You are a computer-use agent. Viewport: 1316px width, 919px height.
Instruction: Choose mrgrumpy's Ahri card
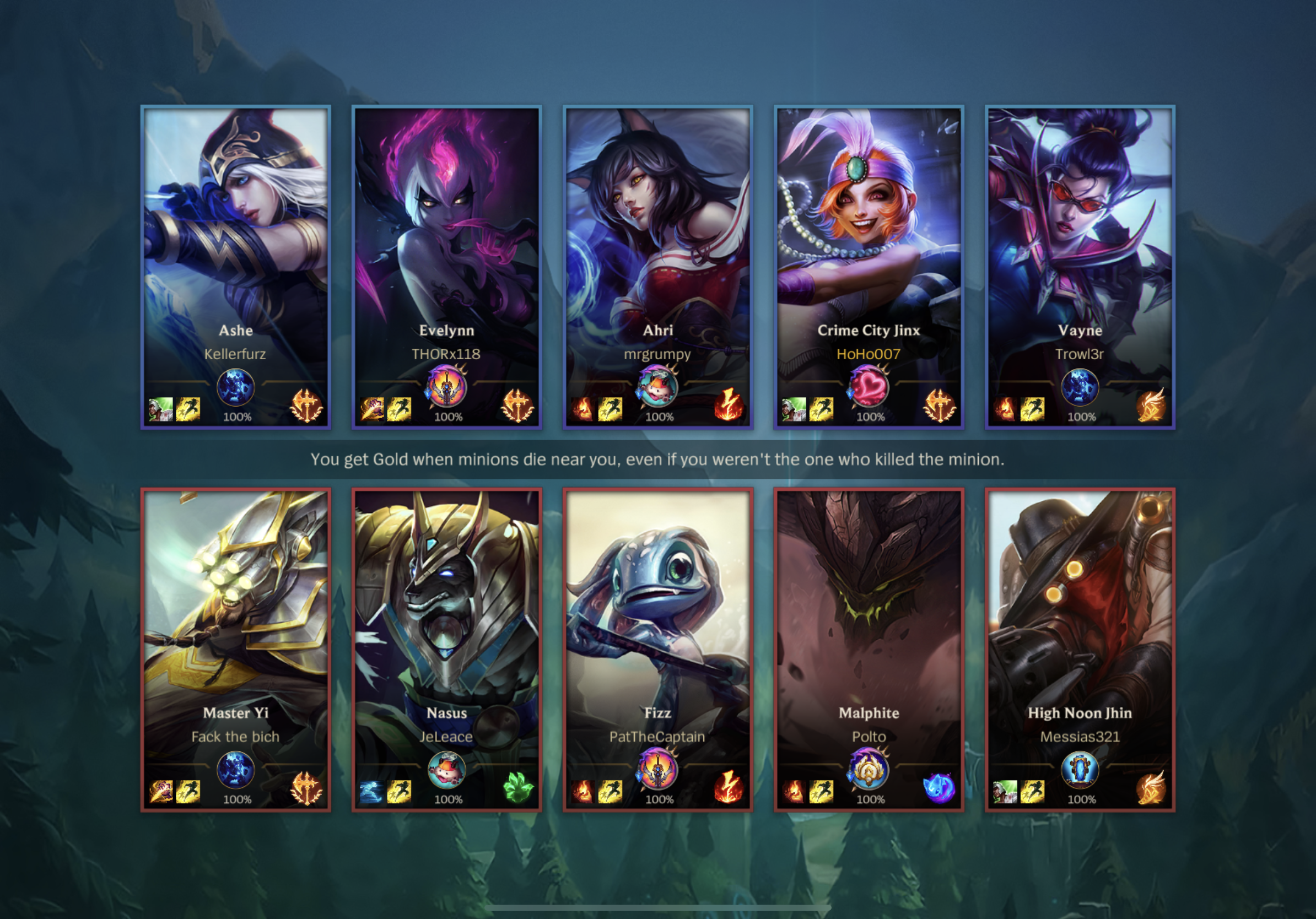pos(657,241)
